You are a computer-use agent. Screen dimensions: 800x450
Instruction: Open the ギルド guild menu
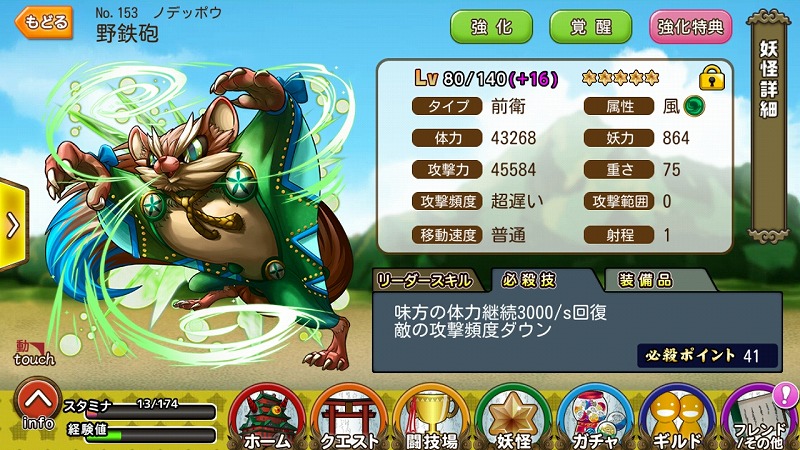pos(676,417)
